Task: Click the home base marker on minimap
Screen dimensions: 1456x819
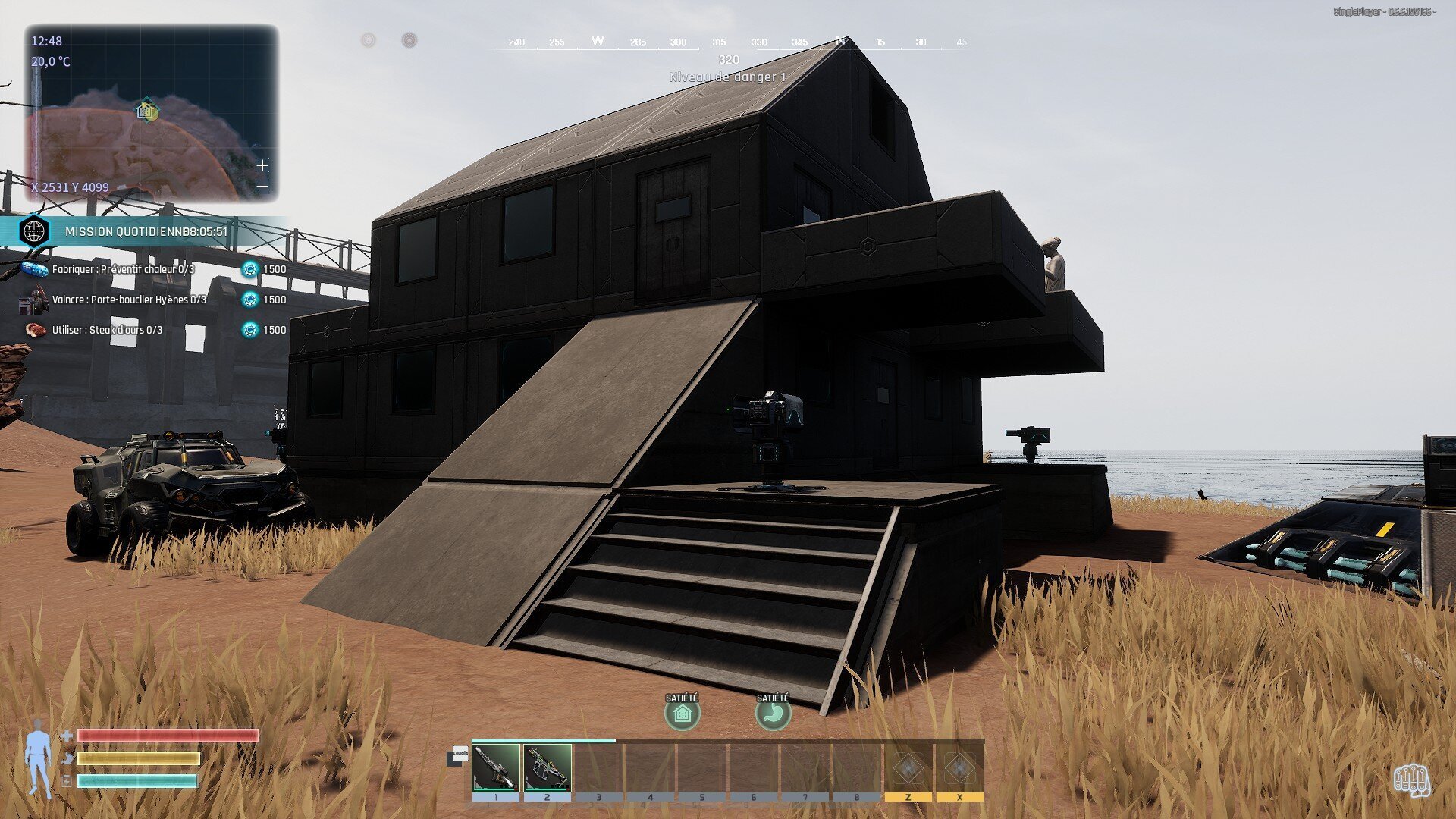Action: [x=146, y=111]
